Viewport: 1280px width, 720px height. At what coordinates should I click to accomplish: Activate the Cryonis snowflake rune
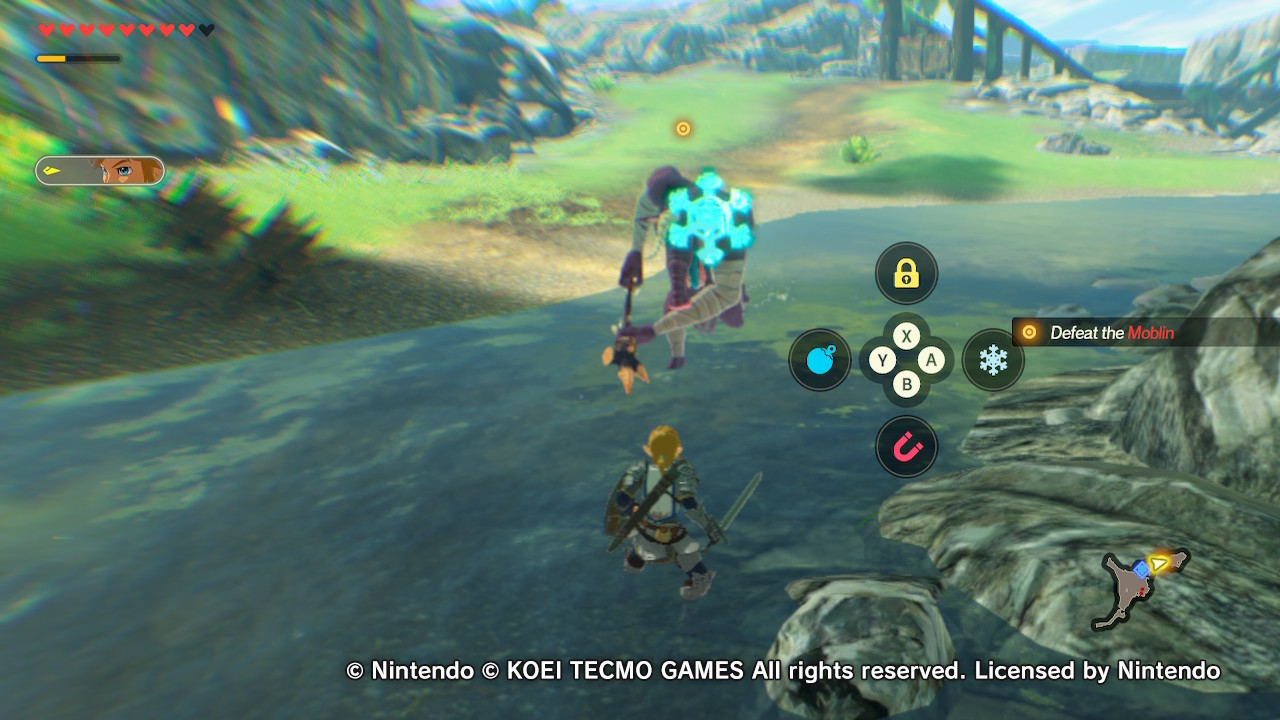tap(992, 360)
